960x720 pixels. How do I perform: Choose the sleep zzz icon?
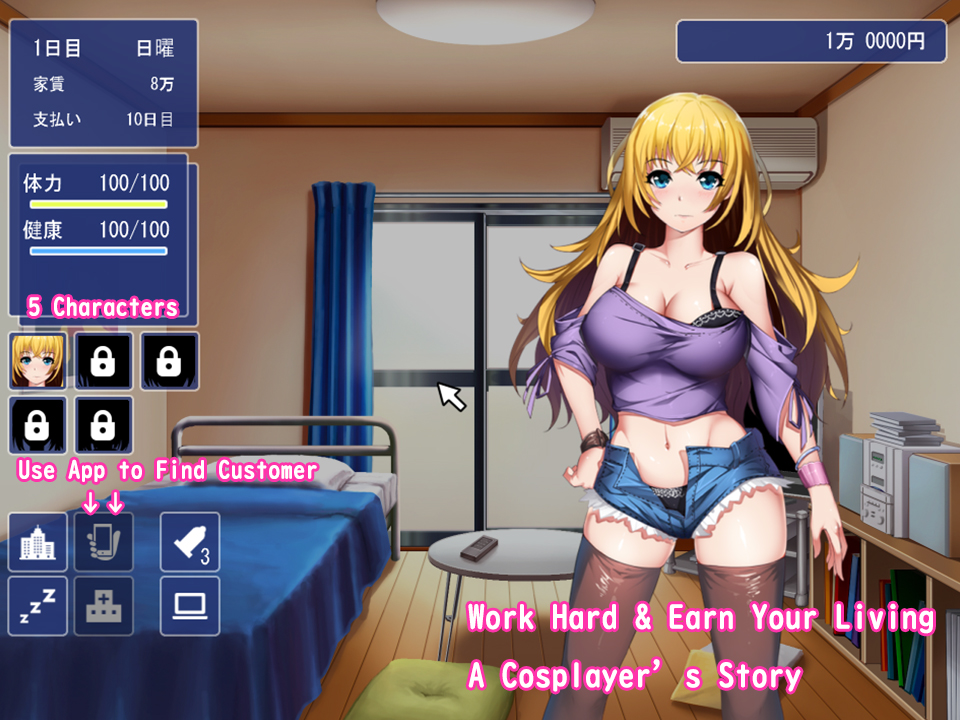(x=38, y=606)
